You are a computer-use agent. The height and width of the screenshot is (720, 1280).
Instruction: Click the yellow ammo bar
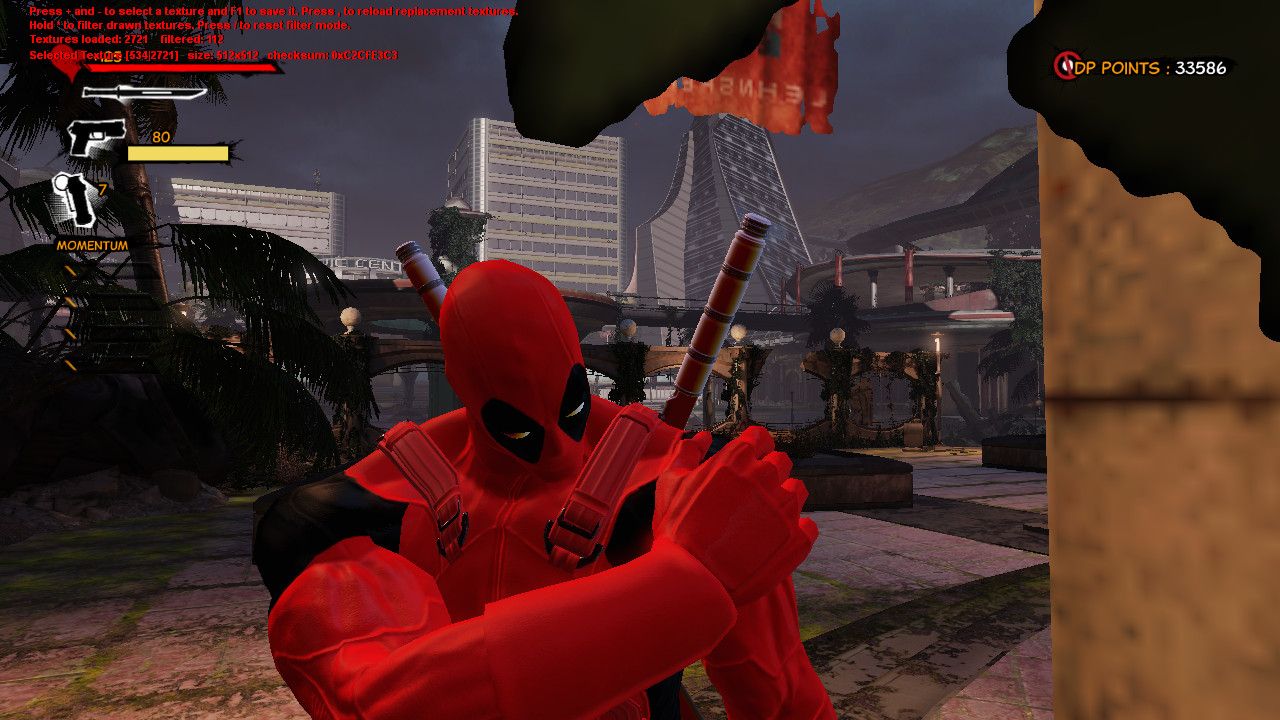(177, 152)
